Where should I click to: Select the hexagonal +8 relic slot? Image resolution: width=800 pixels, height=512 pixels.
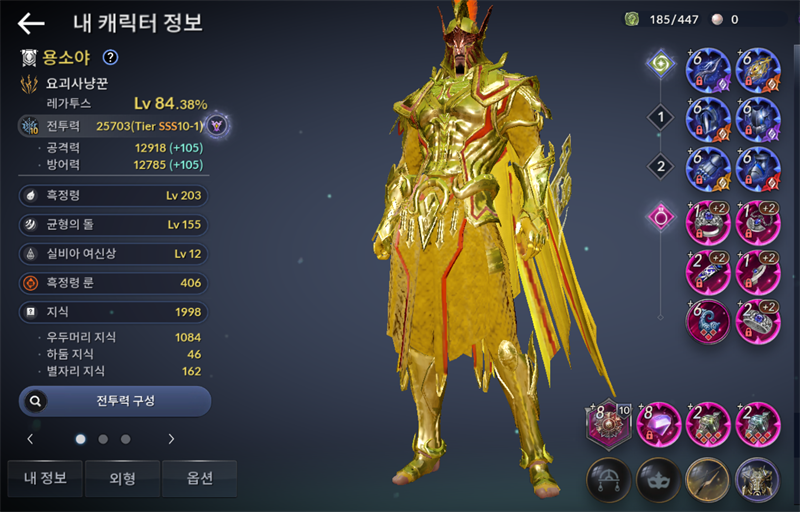608,424
